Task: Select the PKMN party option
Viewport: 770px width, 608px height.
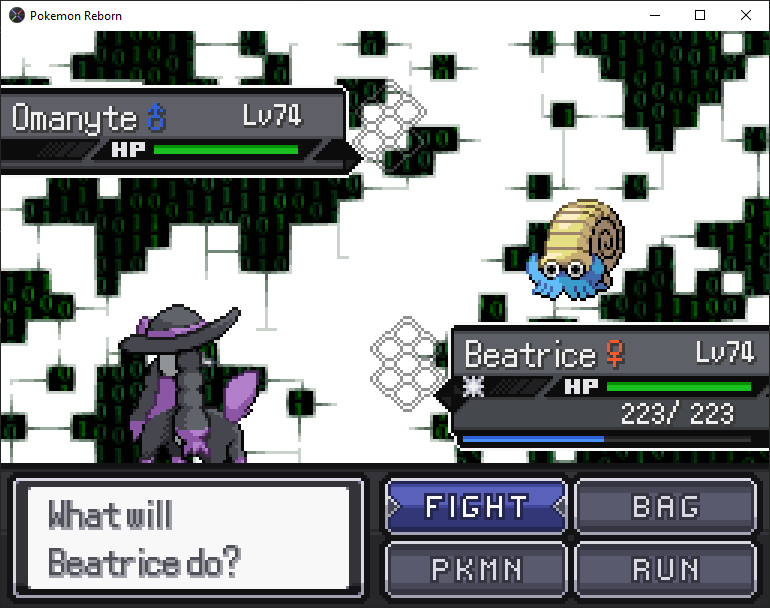Action: pyautogui.click(x=475, y=569)
